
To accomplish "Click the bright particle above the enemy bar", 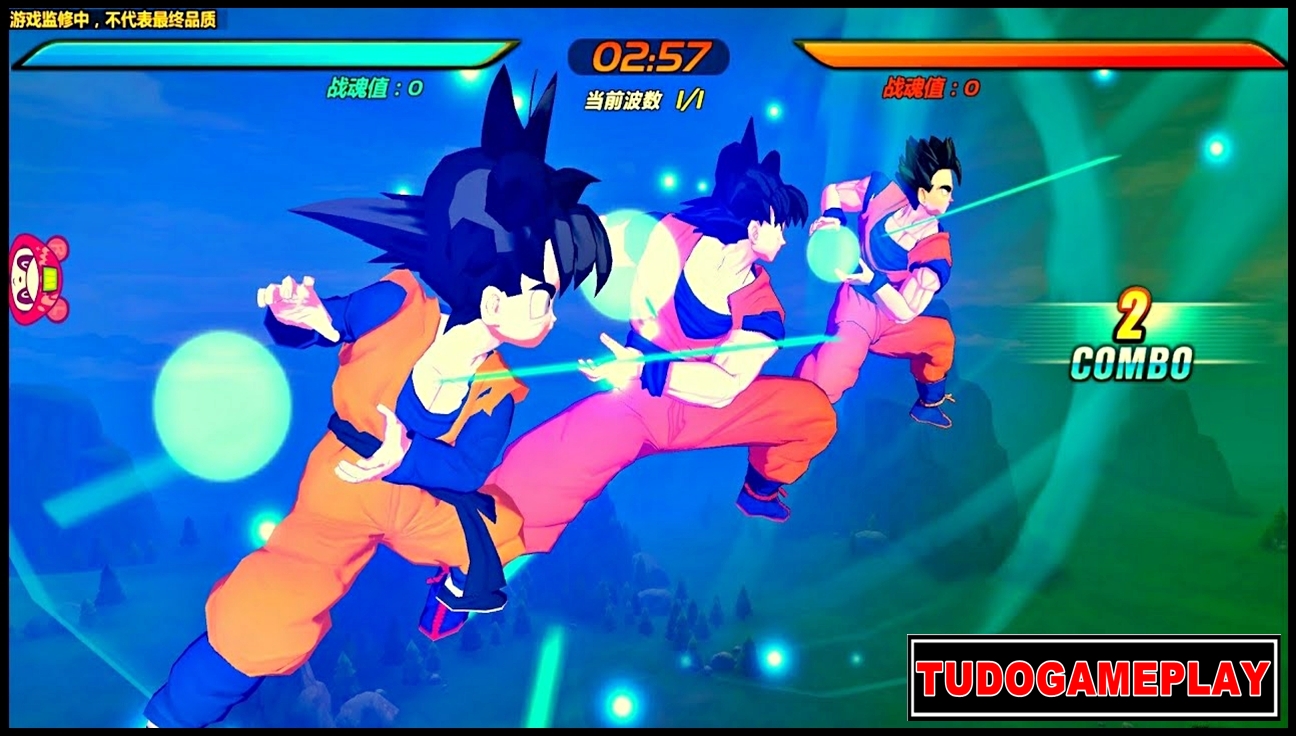I will point(1104,74).
